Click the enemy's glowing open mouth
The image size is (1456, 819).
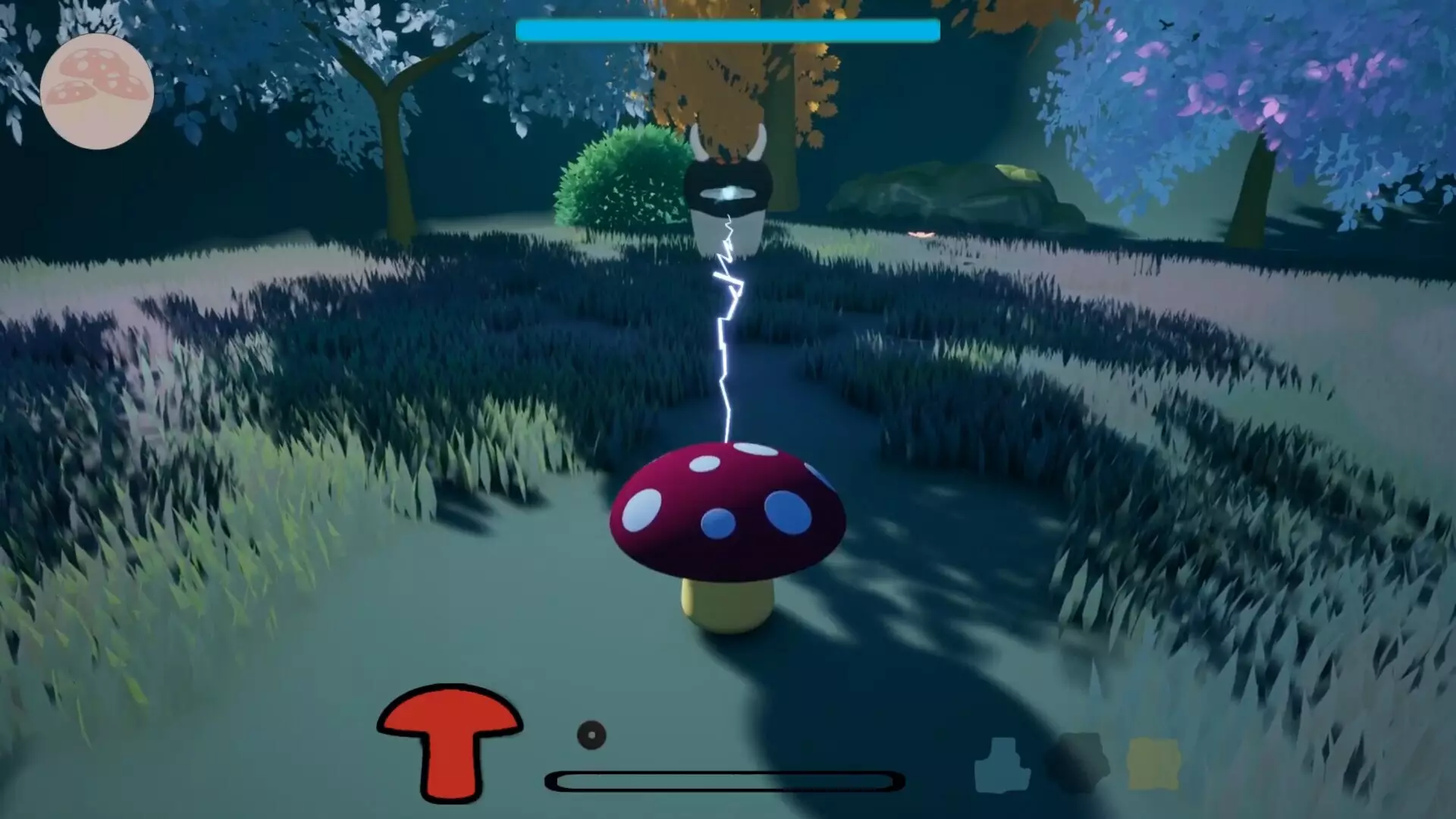point(726,195)
